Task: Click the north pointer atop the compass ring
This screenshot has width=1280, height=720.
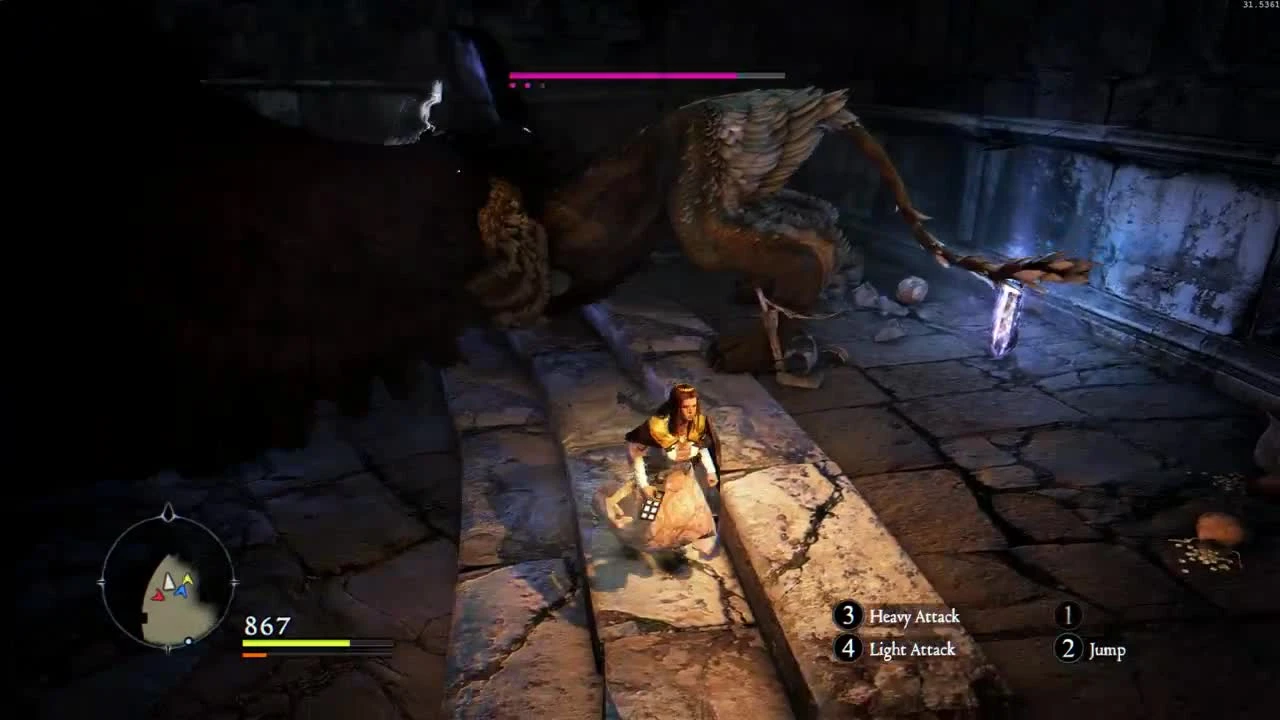Action: 167,513
